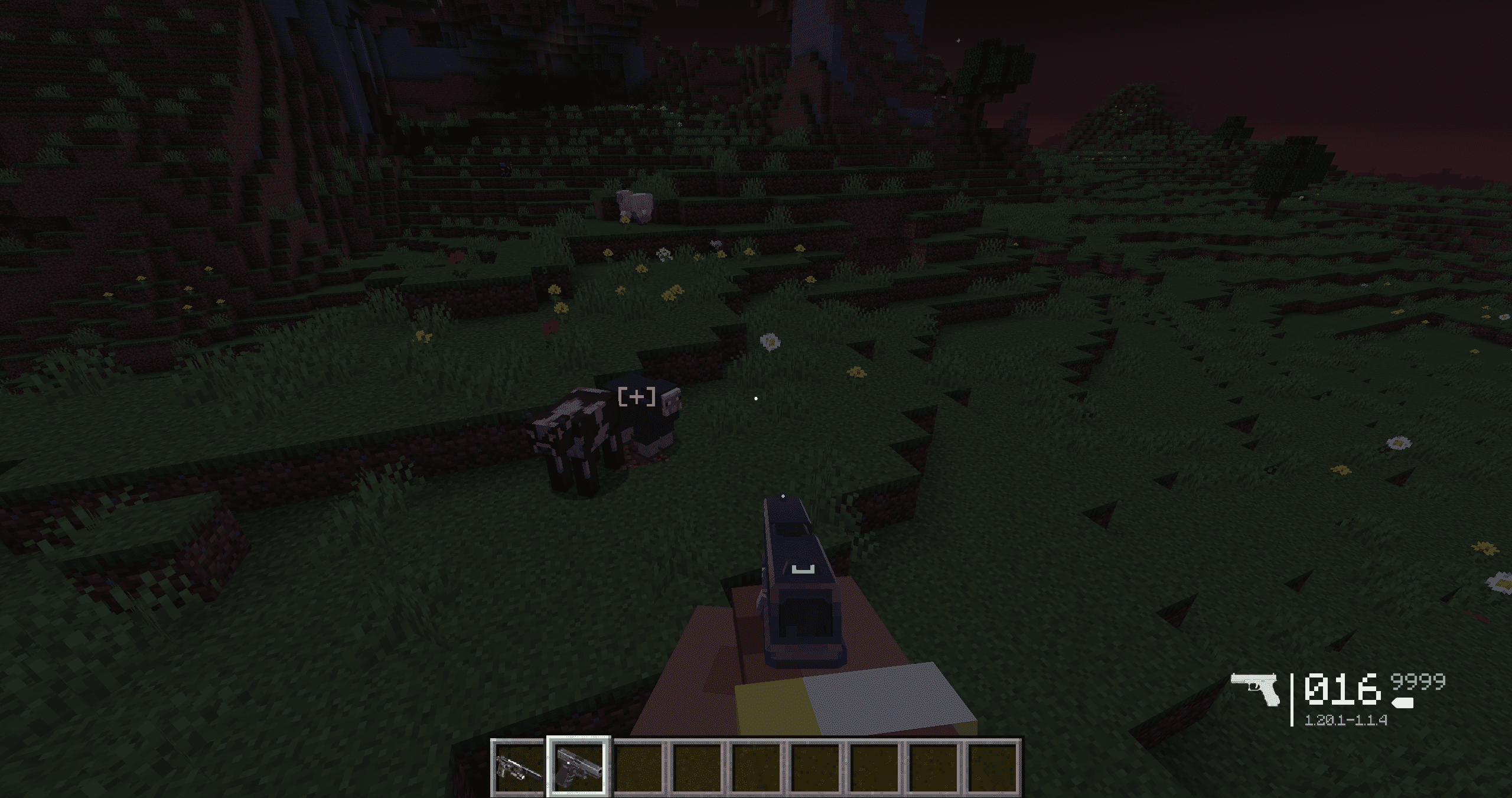Select the highlighted Glock pistol slot

578,766
